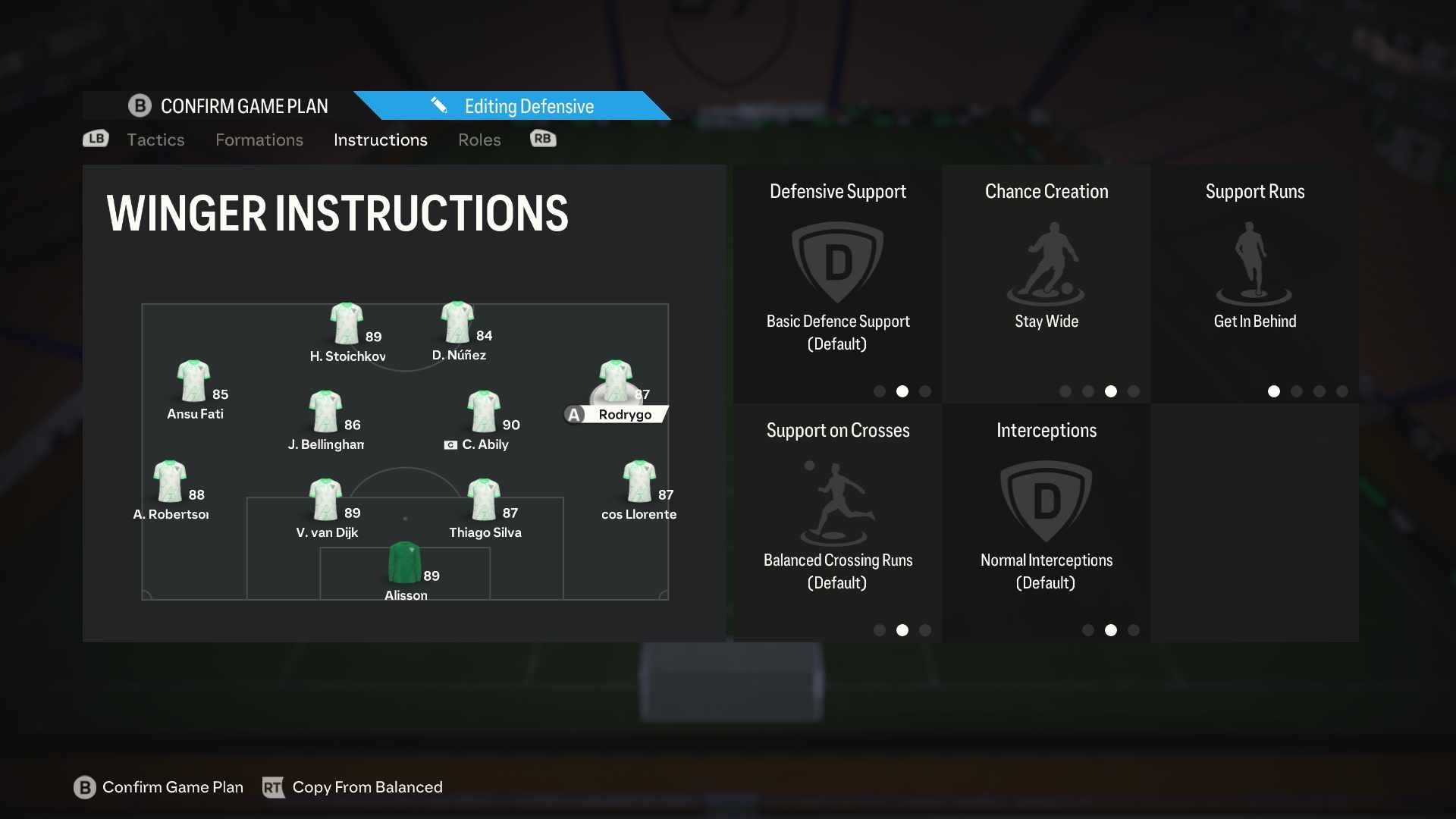Select the third dot under Chance Creation
Viewport: 1456px width, 819px height.
click(1111, 391)
